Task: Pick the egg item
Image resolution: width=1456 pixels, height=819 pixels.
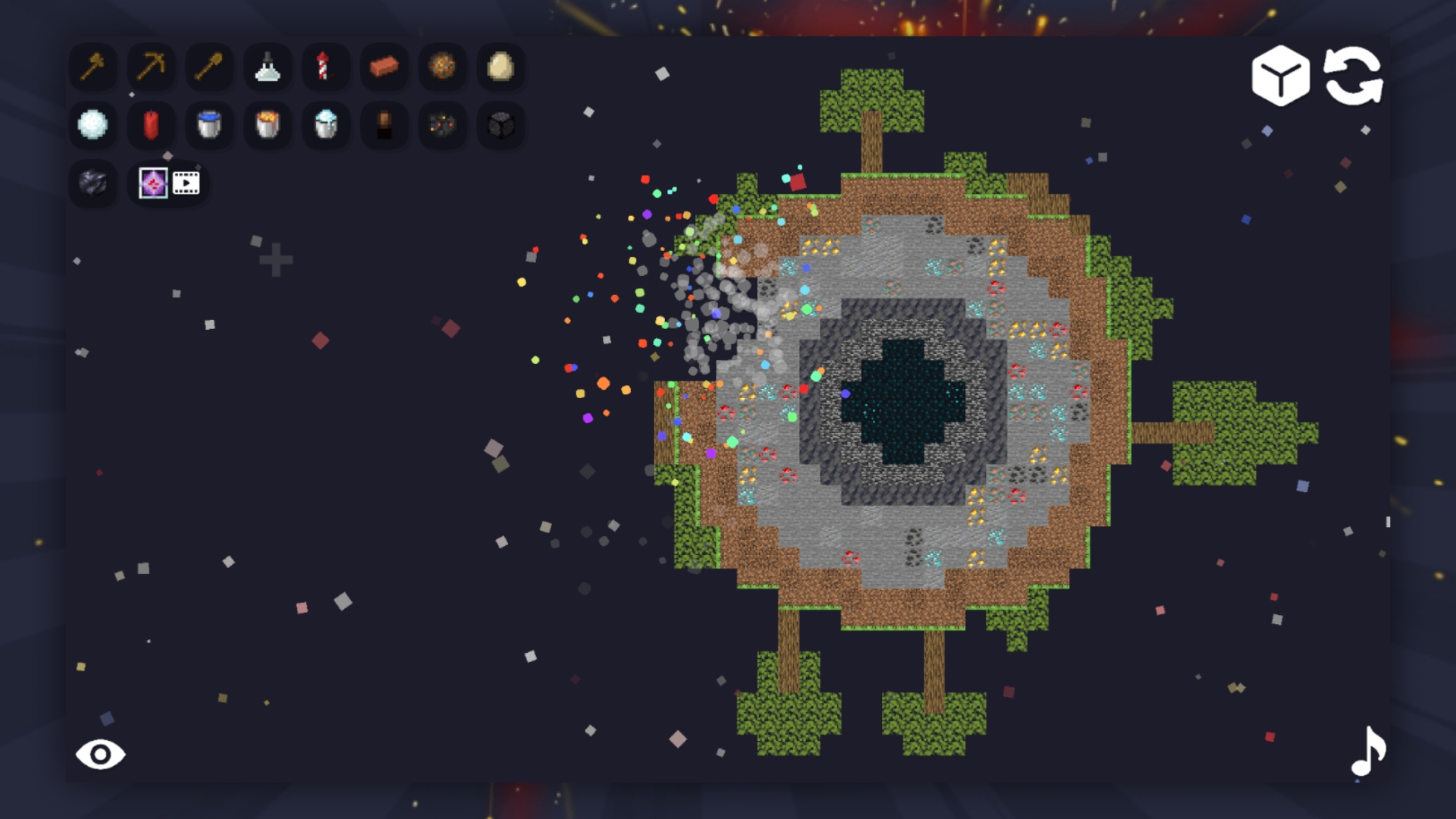Action: [x=500, y=68]
